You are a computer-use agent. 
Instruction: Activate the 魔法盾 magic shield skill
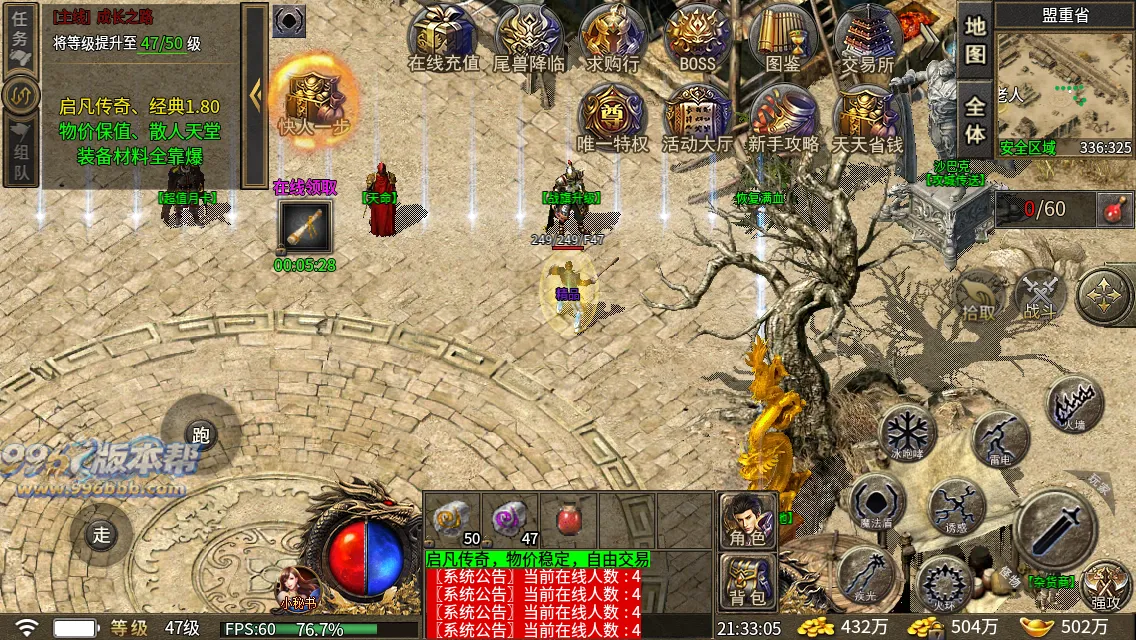coord(878,501)
